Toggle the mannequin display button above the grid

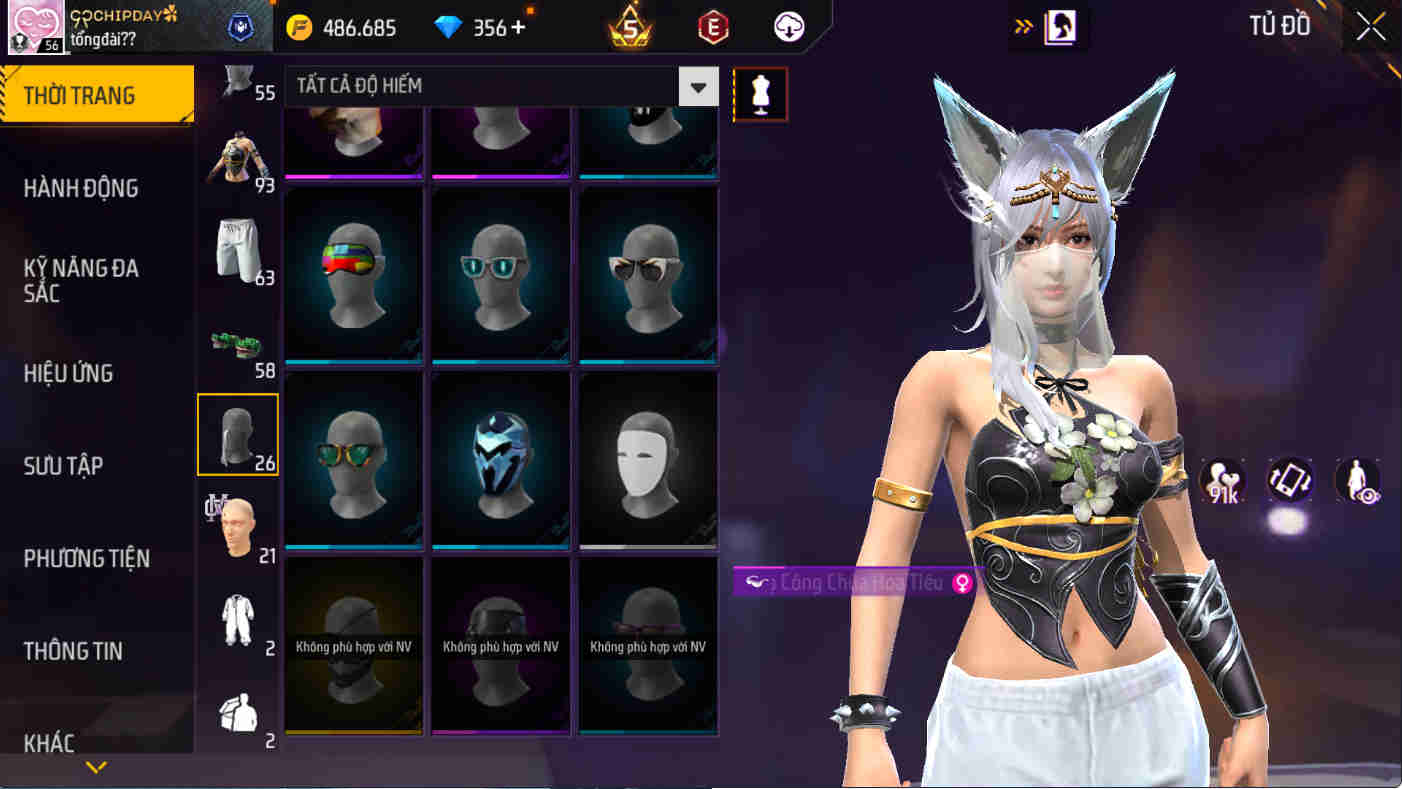[760, 92]
